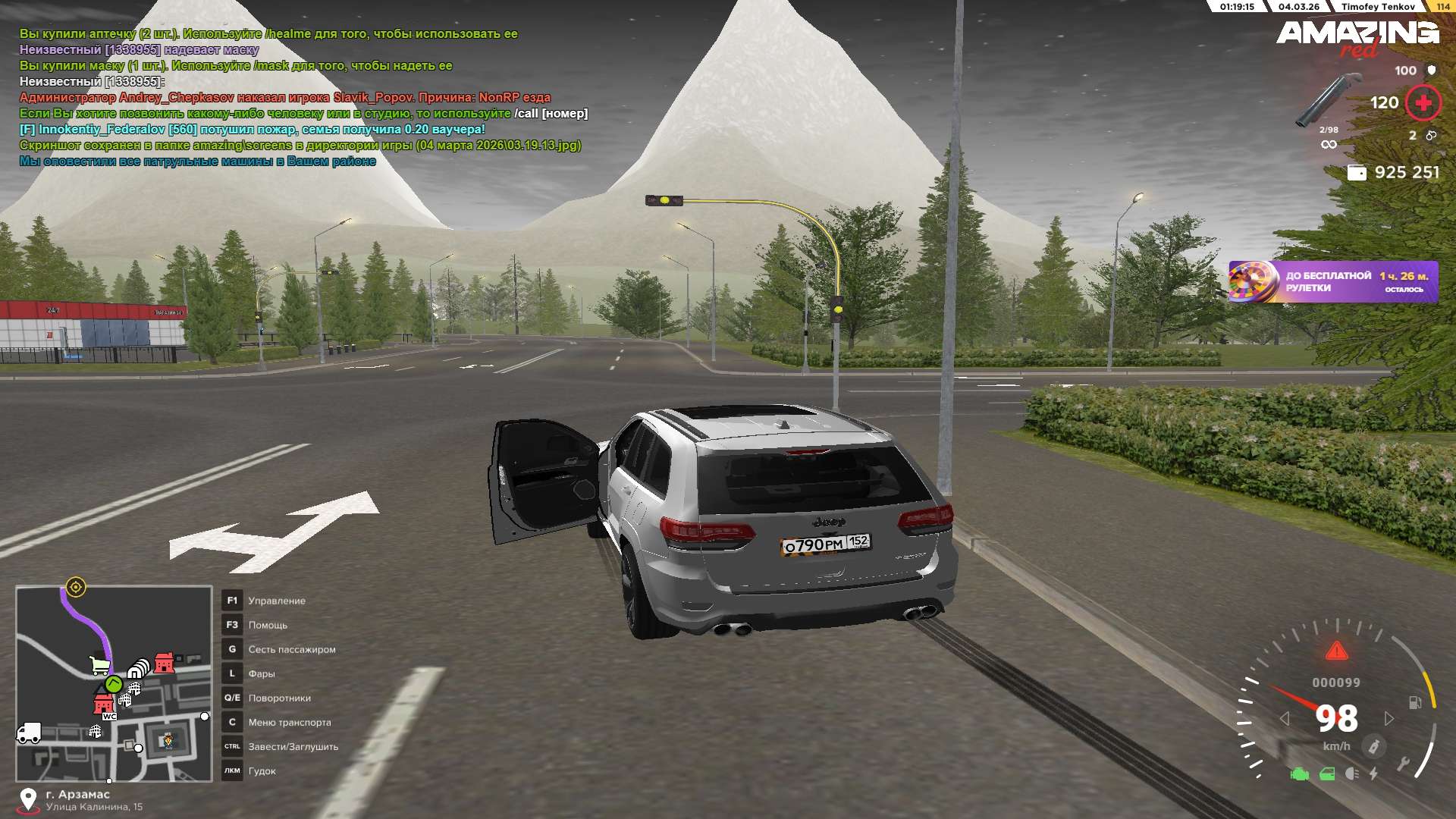
Task: Toggle the red hazard warning triangle
Action: tap(1336, 651)
